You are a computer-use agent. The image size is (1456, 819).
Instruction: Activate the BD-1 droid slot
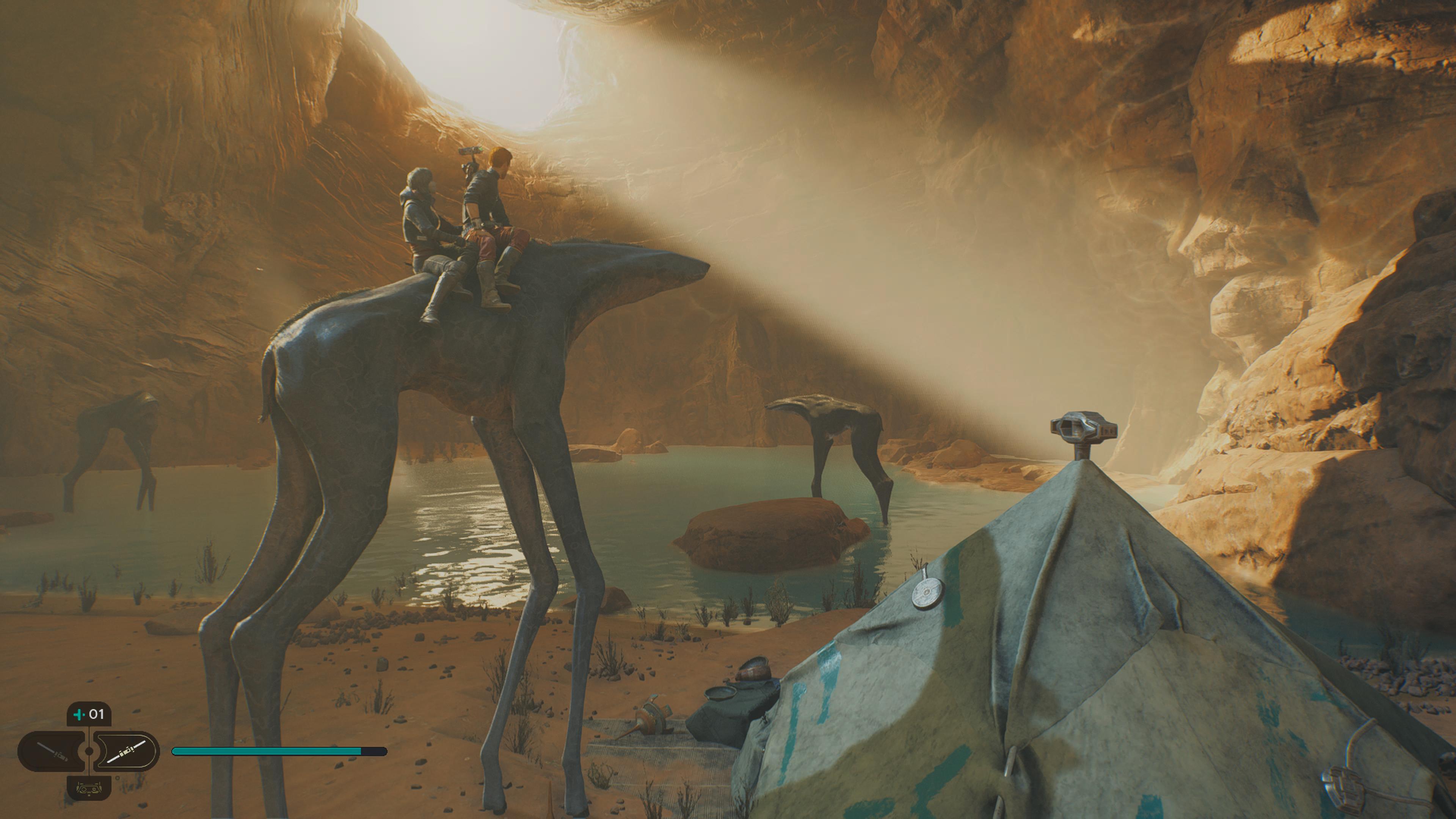(x=89, y=788)
